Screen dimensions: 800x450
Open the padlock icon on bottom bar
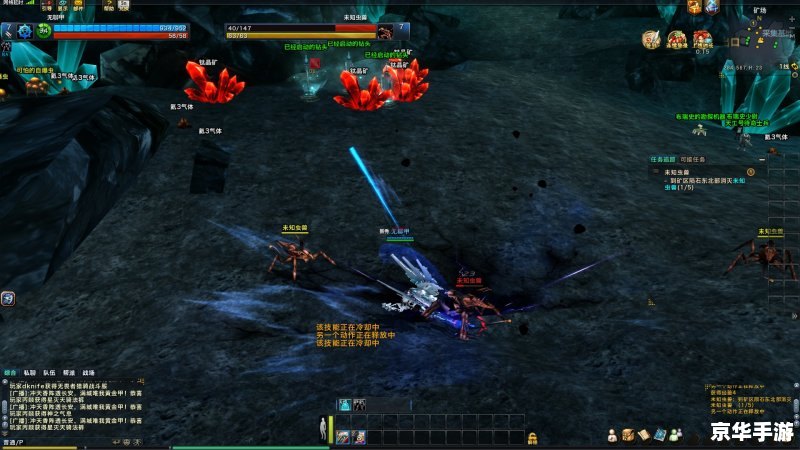point(533,437)
